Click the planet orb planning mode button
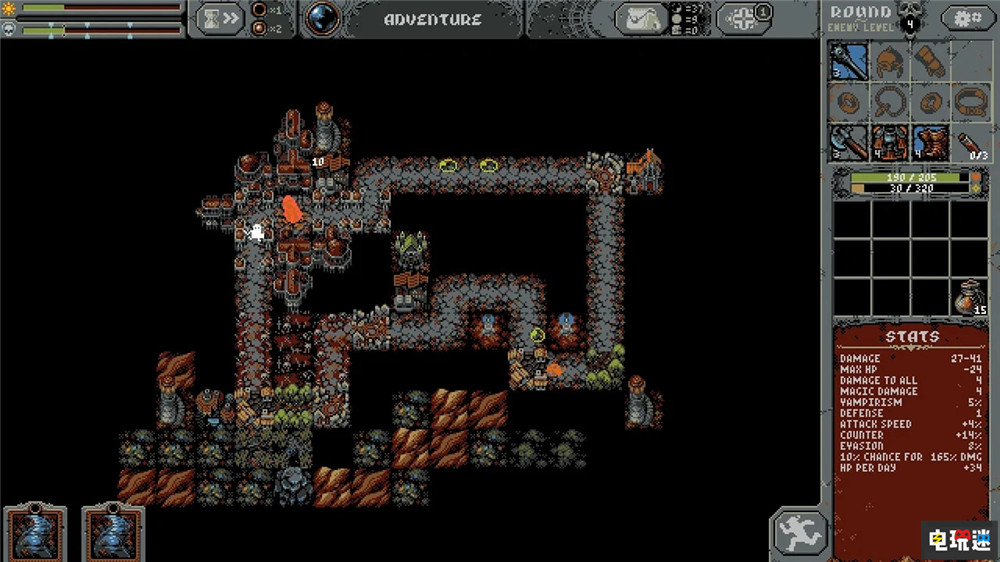 tap(322, 18)
